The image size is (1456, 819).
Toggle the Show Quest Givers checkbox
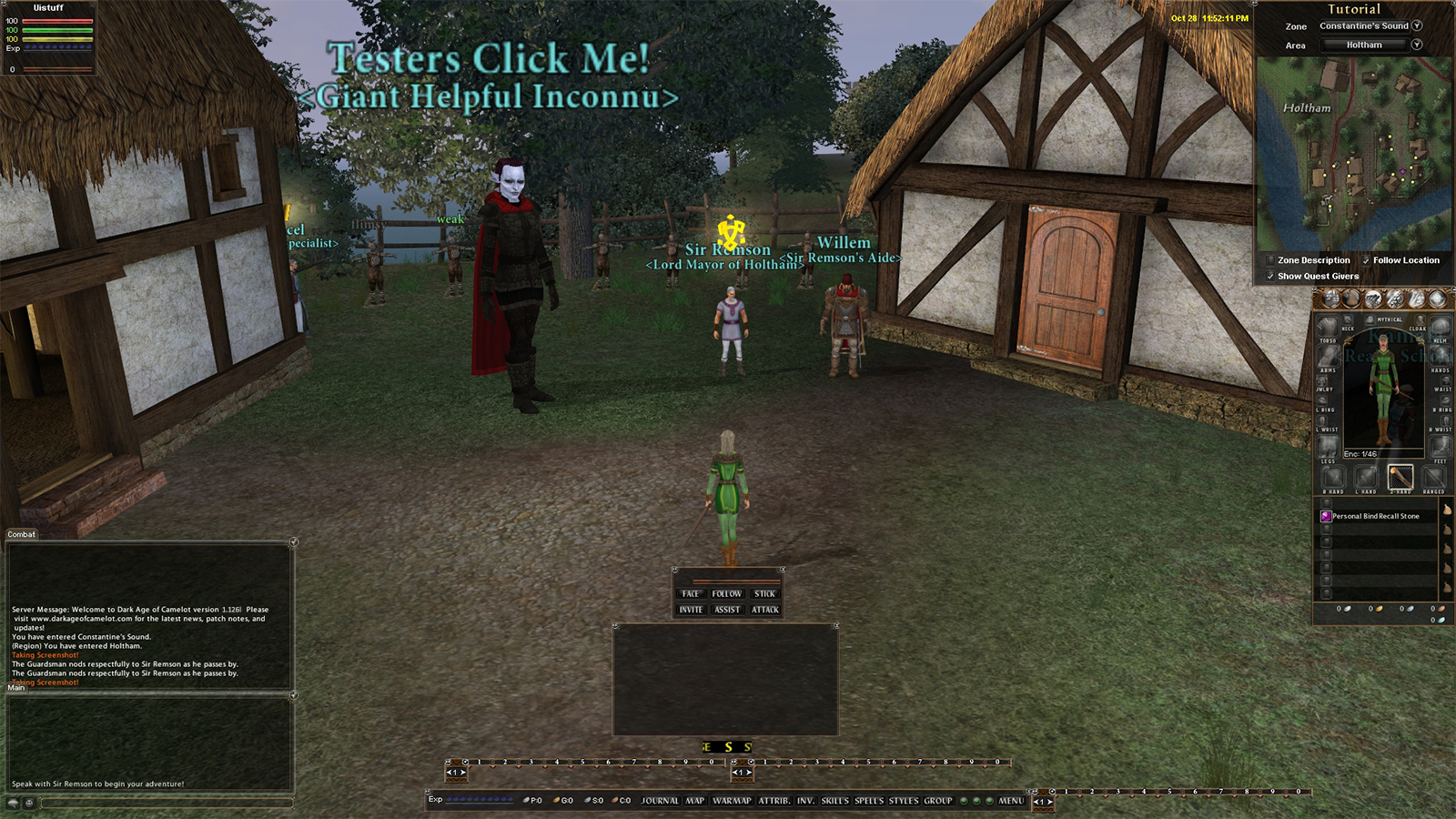click(1270, 276)
